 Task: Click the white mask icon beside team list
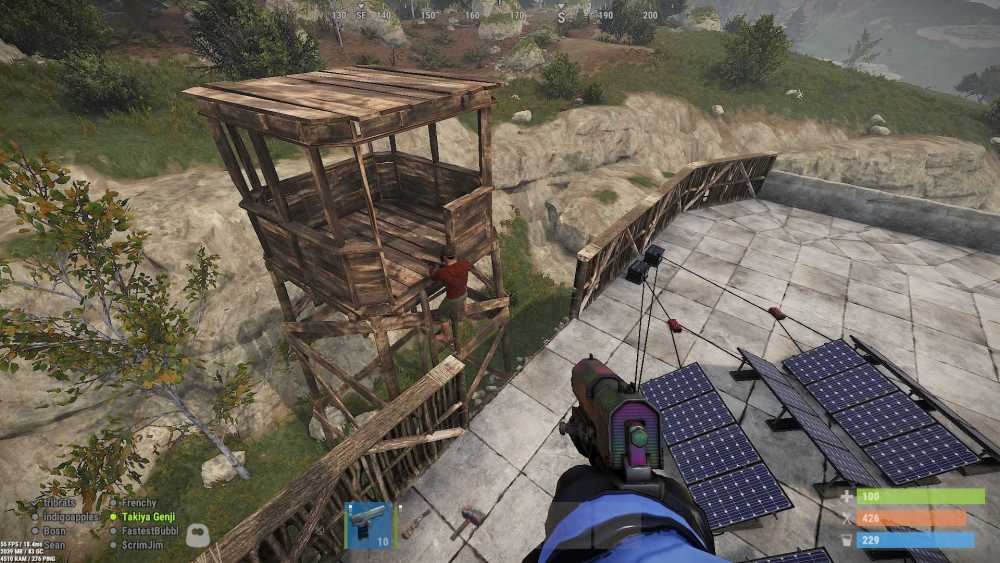click(197, 535)
